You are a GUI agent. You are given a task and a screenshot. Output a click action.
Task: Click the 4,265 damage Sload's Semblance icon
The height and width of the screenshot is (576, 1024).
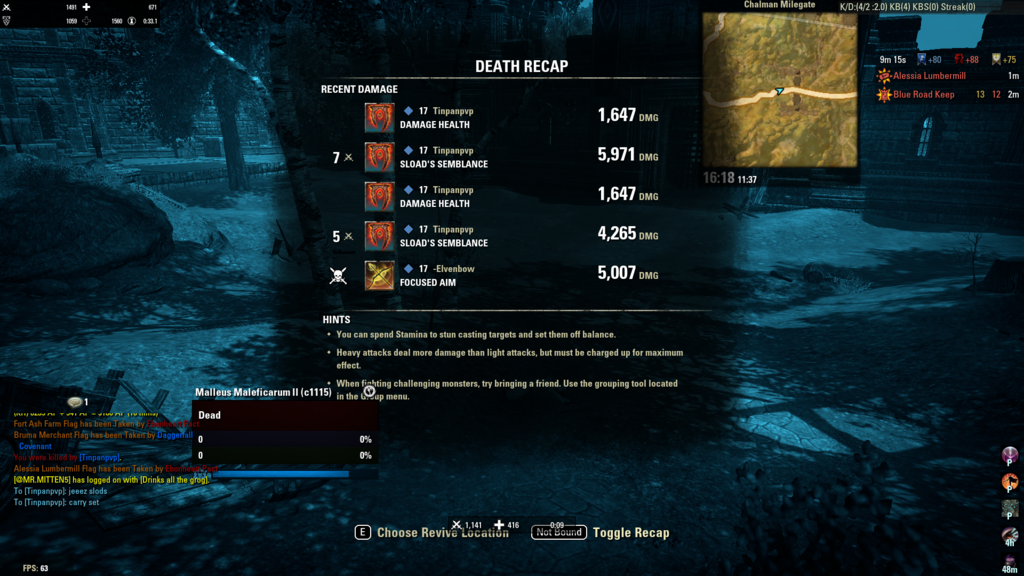pos(379,236)
